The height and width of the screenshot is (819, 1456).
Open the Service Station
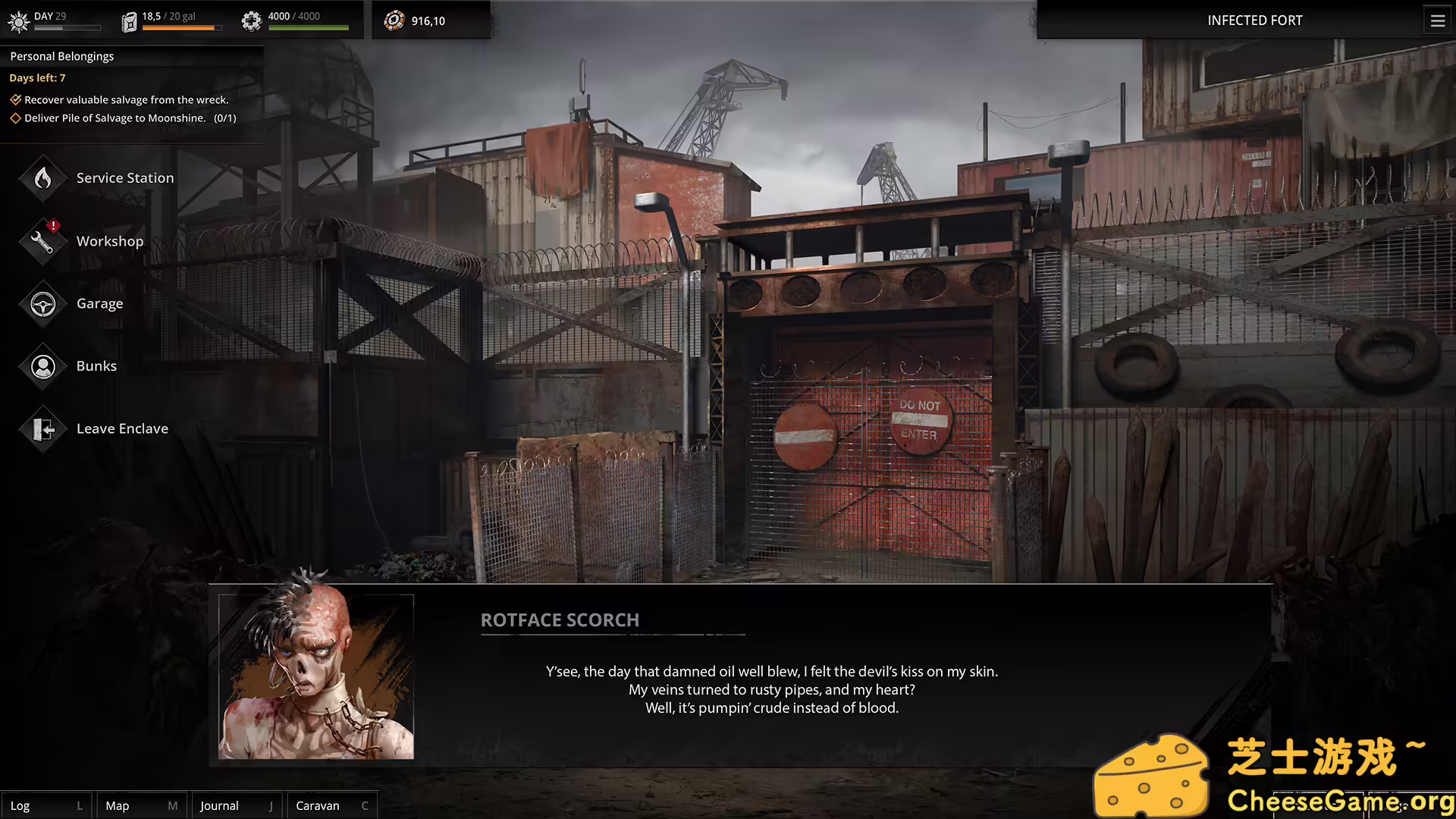[x=124, y=178]
